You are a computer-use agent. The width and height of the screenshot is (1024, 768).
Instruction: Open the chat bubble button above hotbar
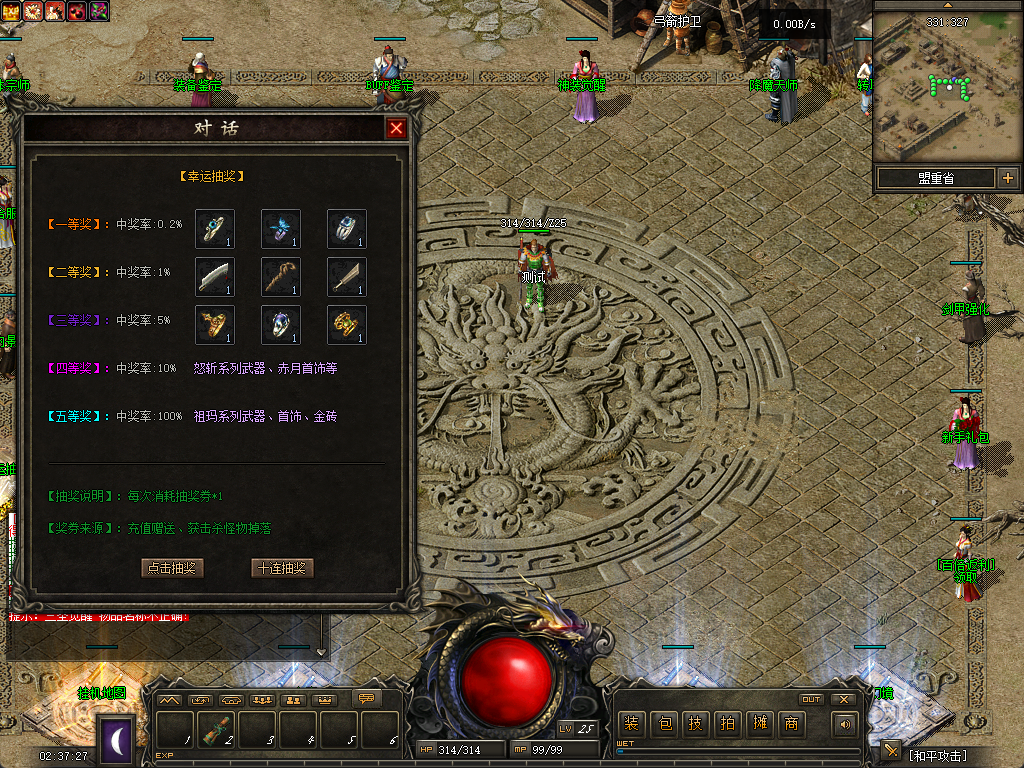pyautogui.click(x=367, y=699)
